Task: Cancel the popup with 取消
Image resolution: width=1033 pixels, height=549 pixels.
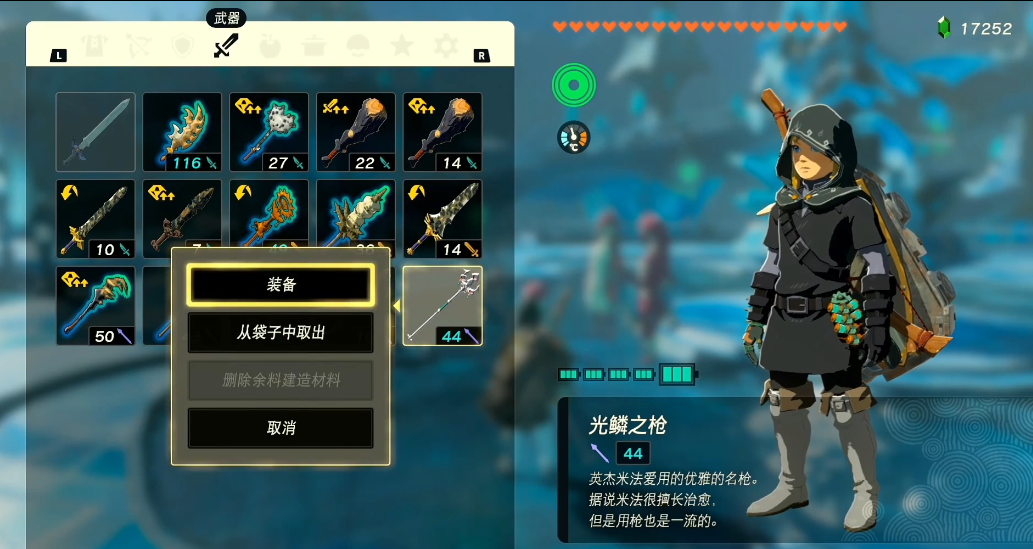Action: [280, 428]
